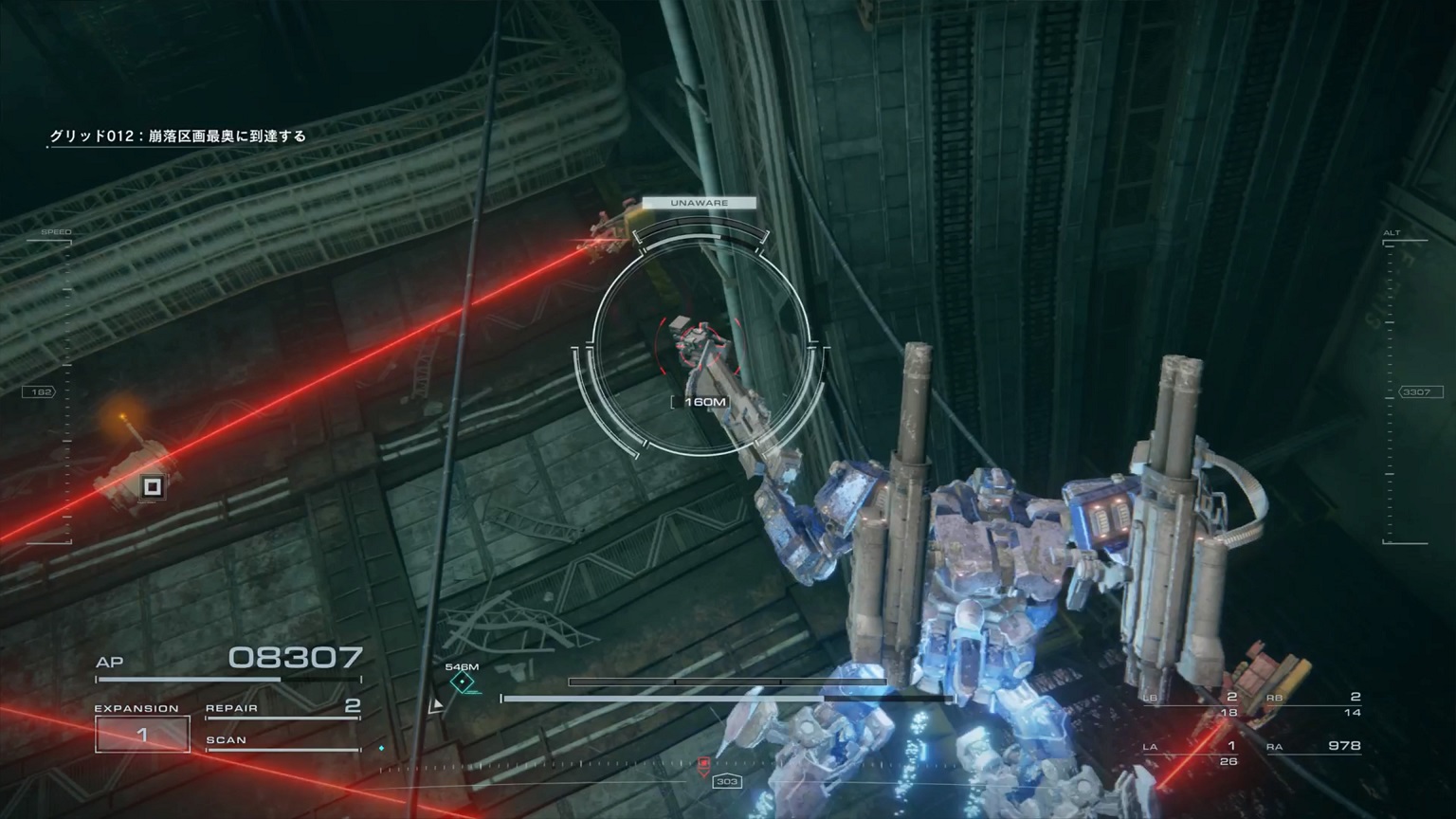Expand the SPEED gauge readout showing 182
1456x819 pixels.
pos(40,391)
